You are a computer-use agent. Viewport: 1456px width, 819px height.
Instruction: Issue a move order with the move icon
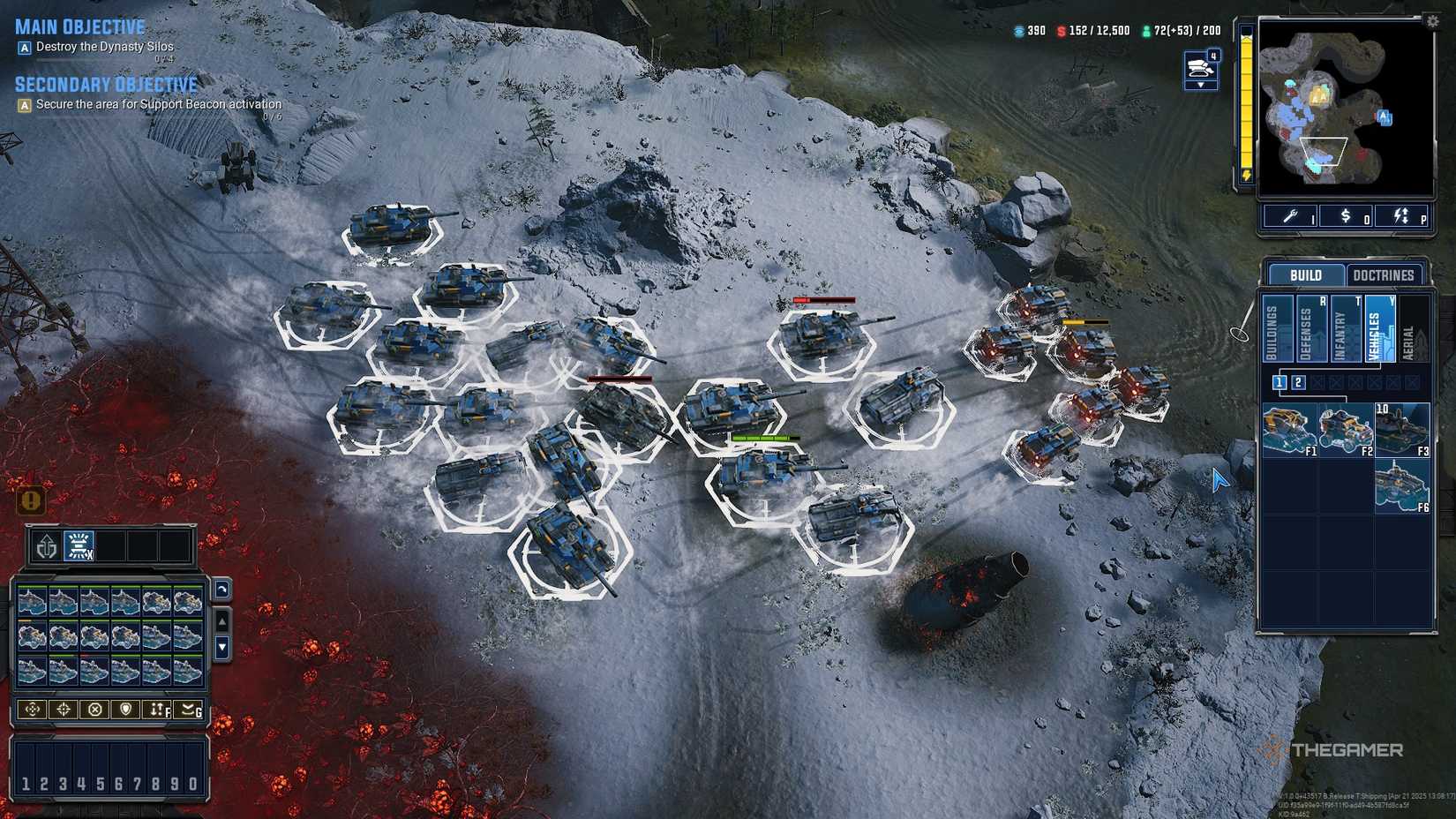pyautogui.click(x=32, y=708)
